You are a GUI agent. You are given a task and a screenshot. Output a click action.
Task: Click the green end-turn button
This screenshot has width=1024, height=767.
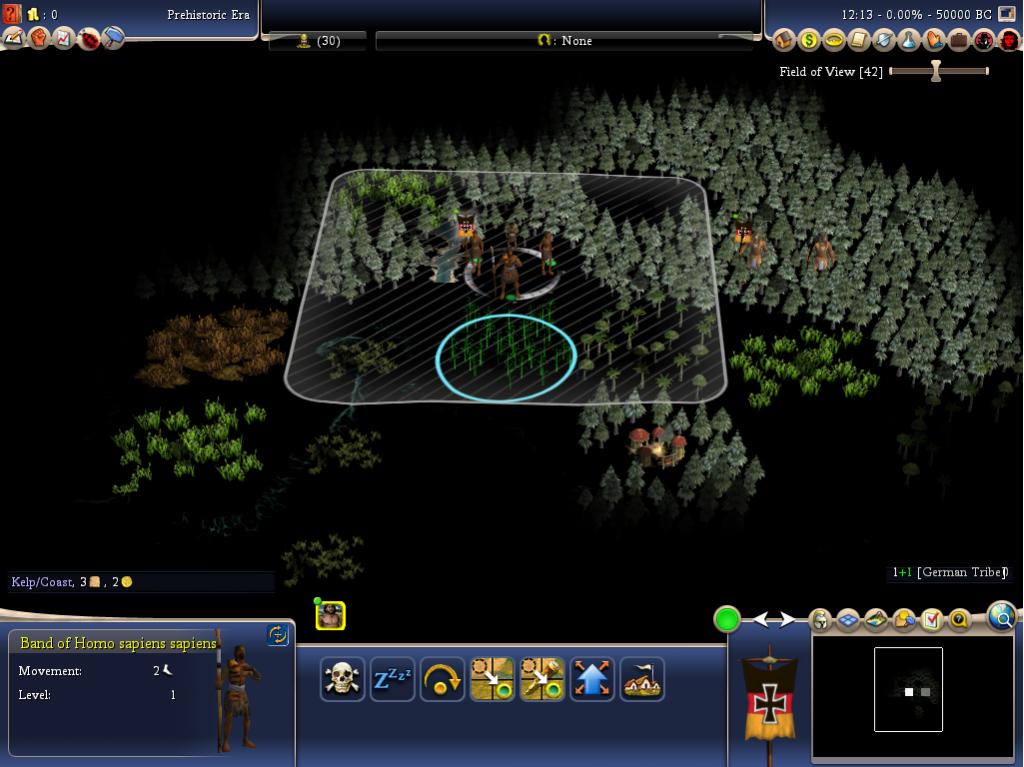pyautogui.click(x=727, y=620)
